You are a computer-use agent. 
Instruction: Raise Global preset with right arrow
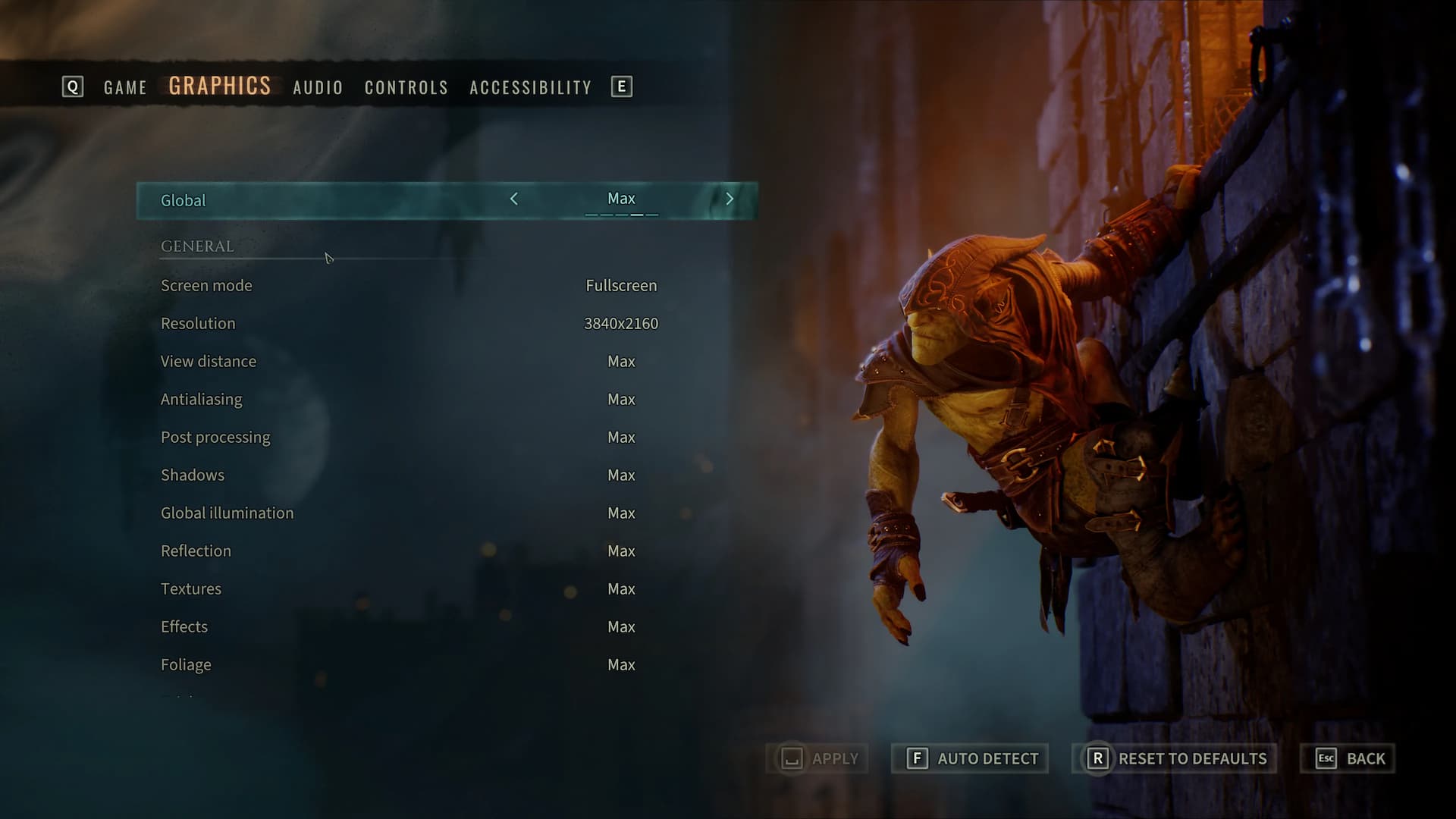[x=730, y=199]
